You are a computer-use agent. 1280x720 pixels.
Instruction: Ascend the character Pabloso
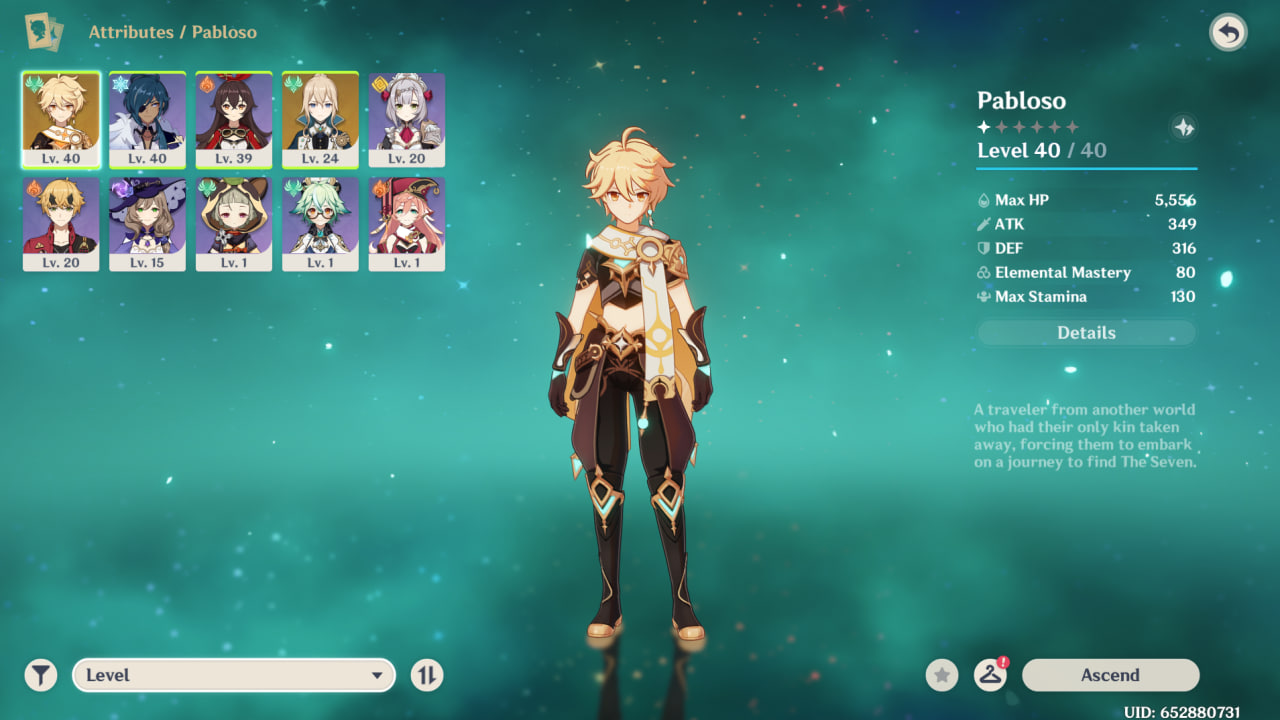point(1110,675)
